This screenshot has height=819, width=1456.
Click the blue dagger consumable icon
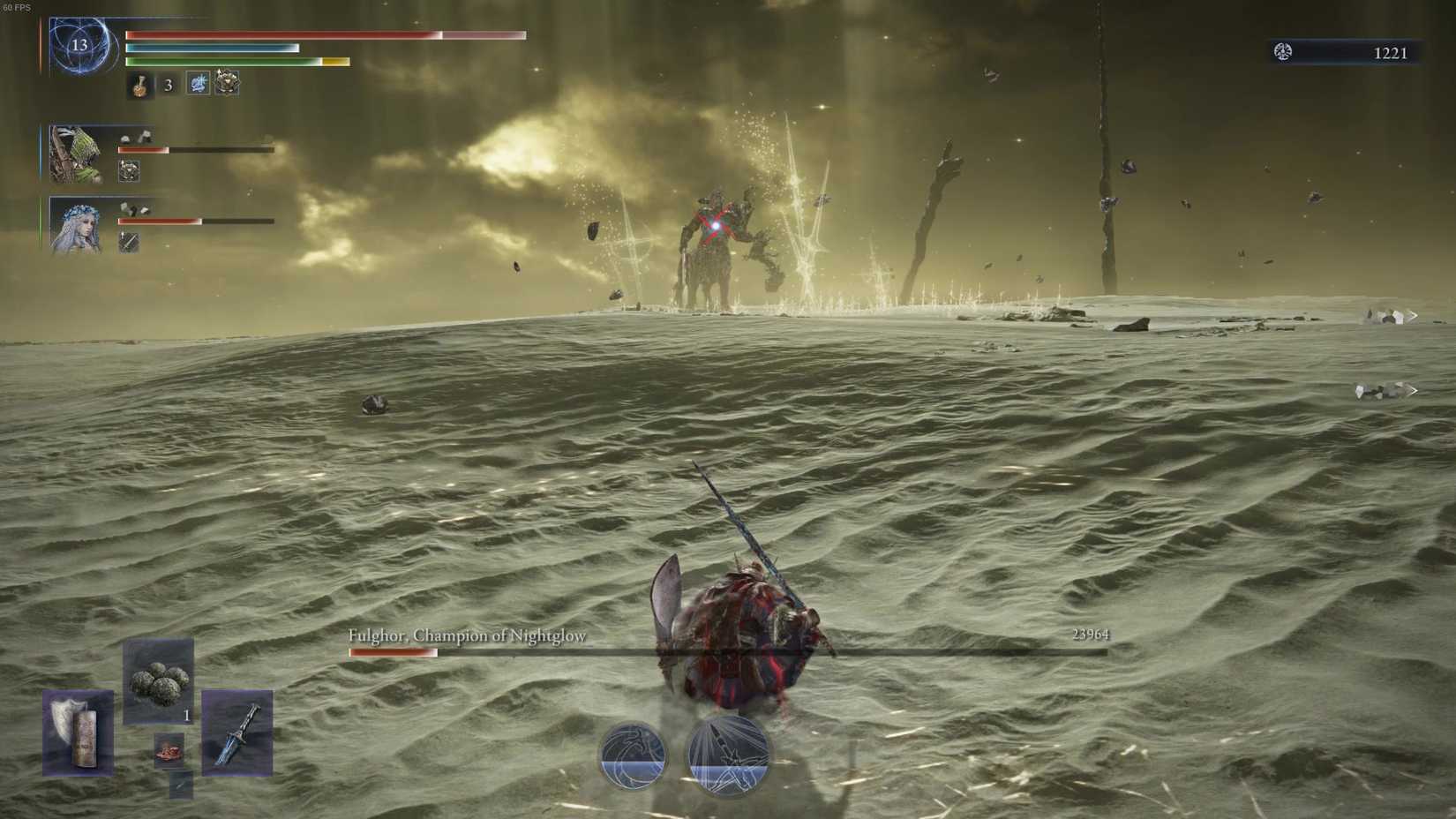pyautogui.click(x=238, y=734)
